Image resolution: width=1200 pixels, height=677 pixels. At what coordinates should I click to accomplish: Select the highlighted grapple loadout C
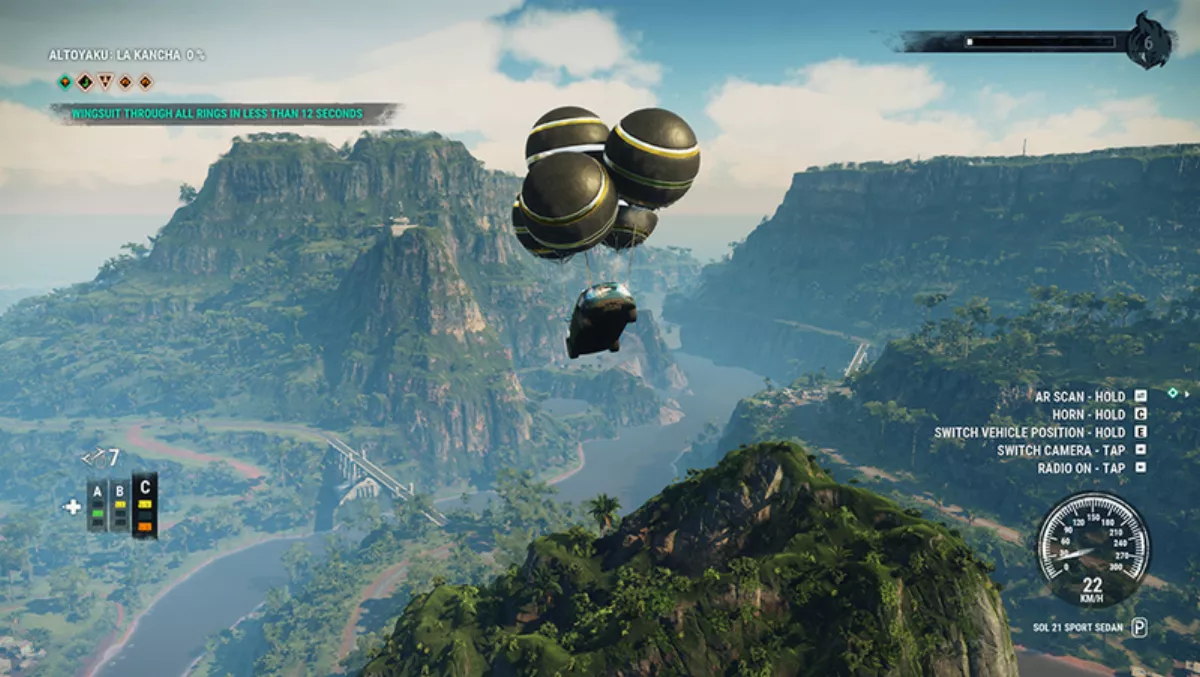pyautogui.click(x=145, y=505)
